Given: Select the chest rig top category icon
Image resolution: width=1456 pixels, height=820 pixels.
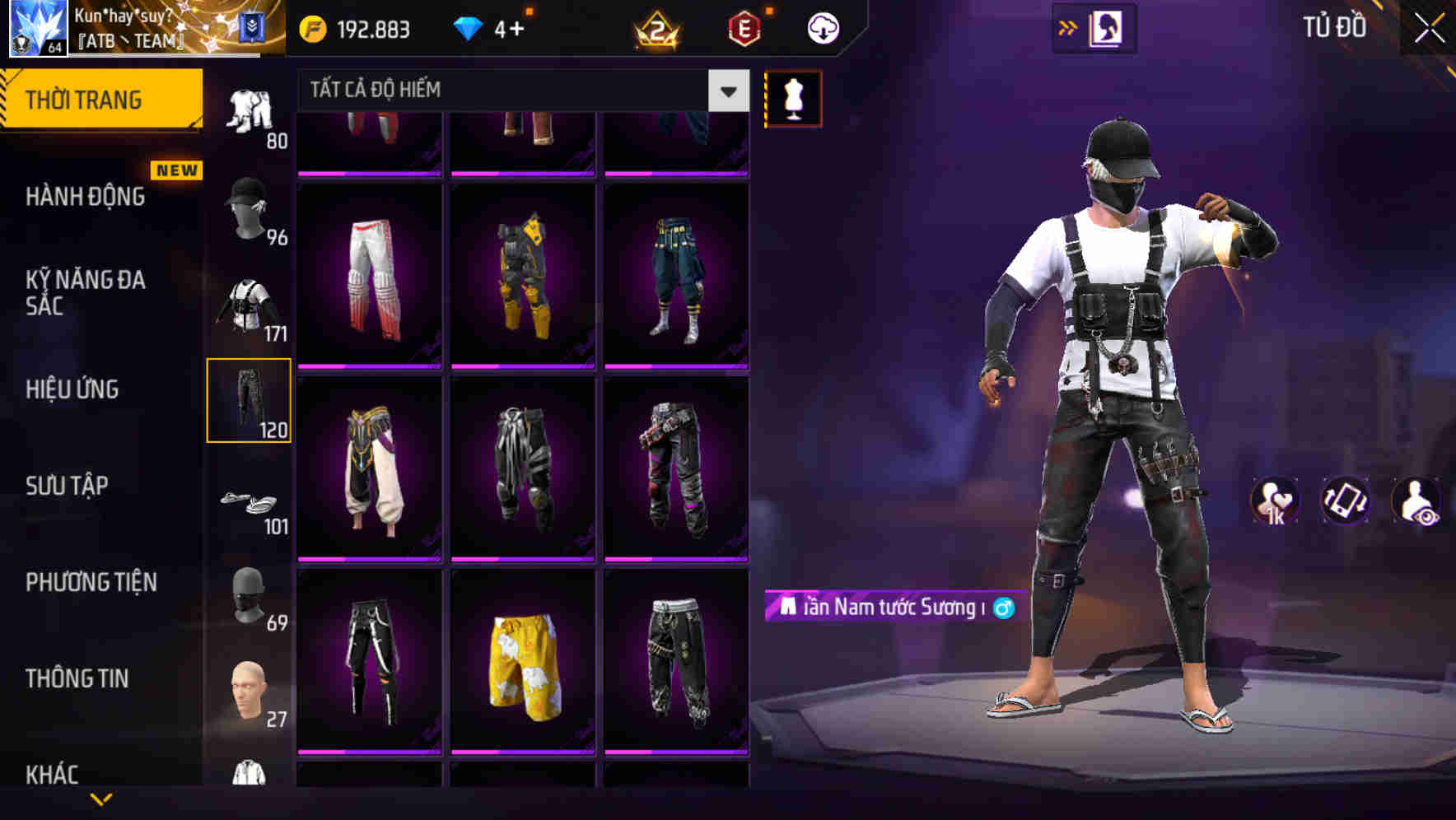Looking at the screenshot, I should pos(250,305).
